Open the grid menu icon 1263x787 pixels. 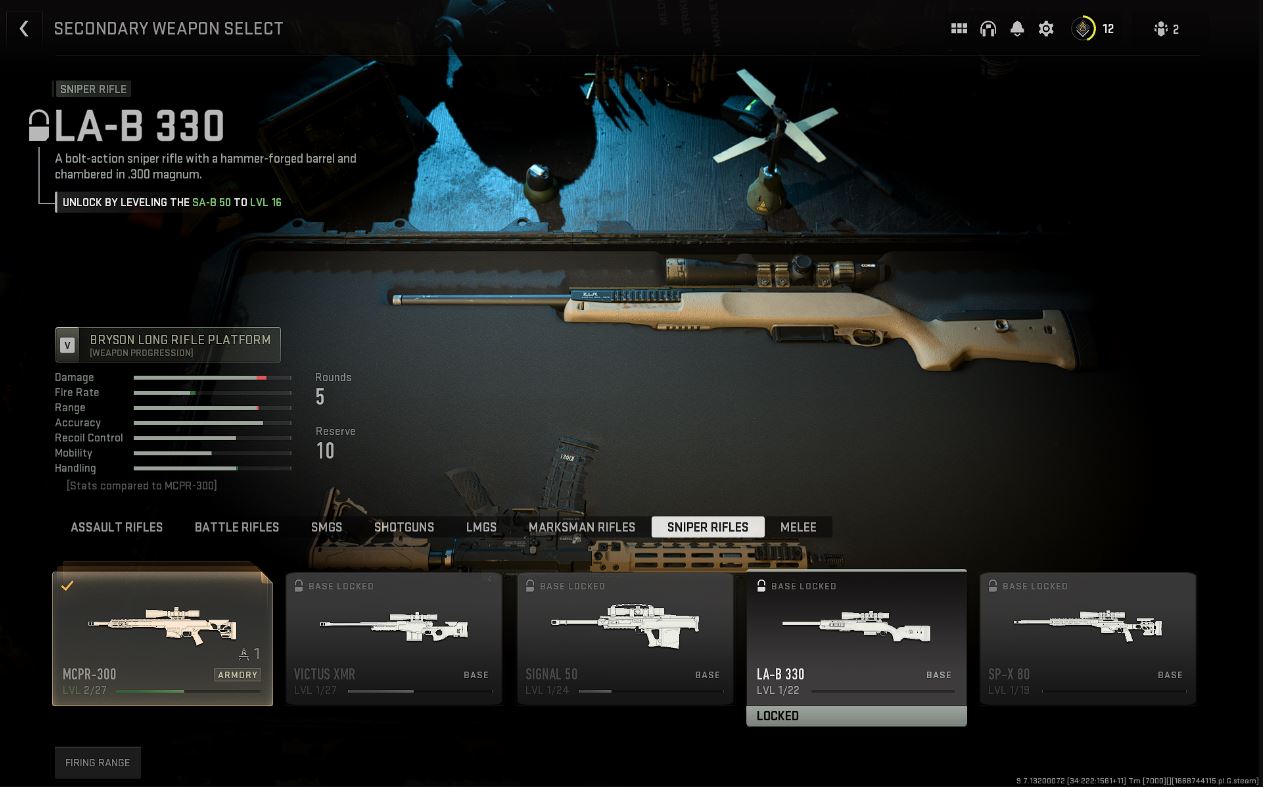(959, 29)
